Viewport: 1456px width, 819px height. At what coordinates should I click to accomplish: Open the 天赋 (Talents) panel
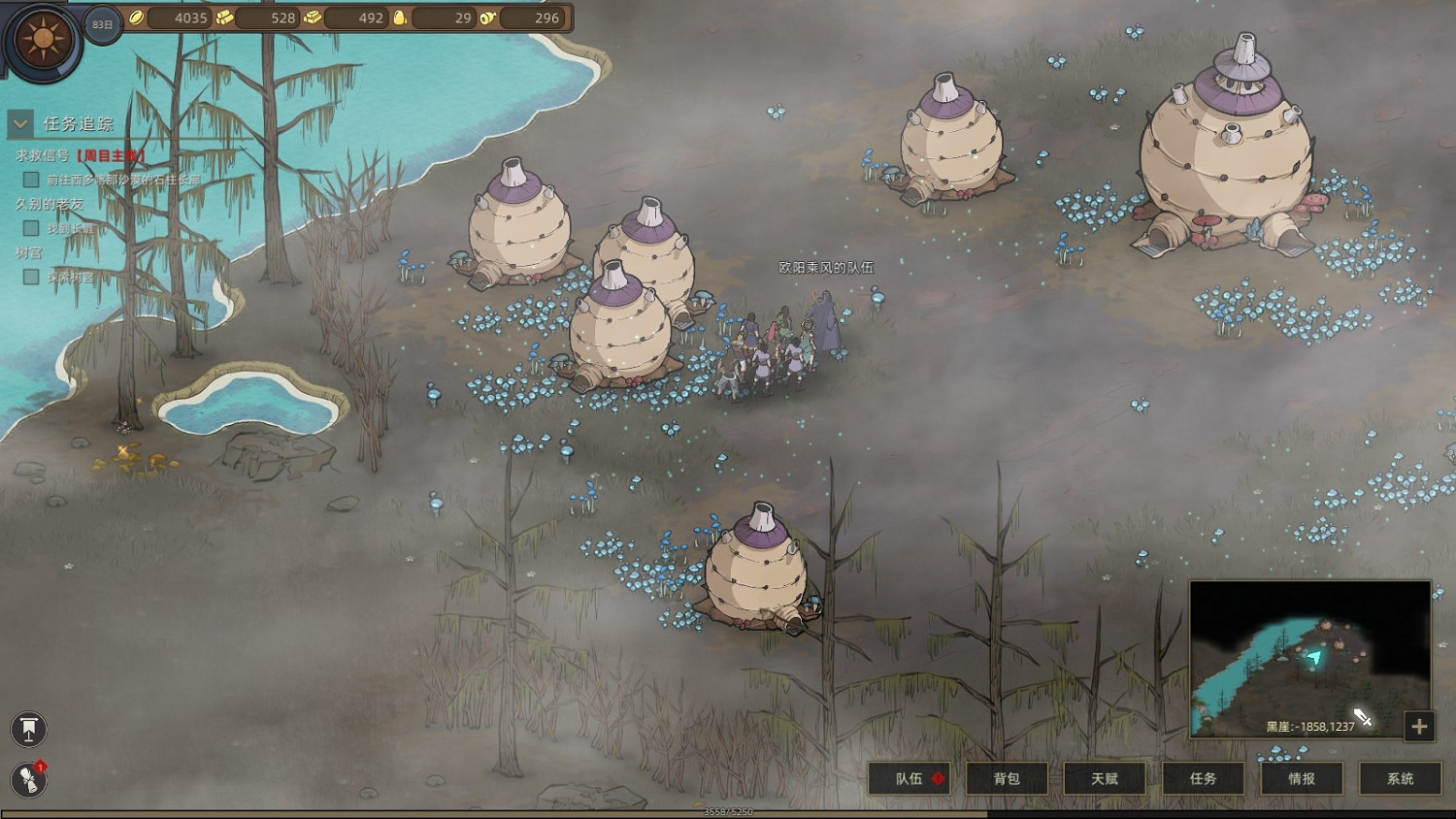click(1105, 778)
